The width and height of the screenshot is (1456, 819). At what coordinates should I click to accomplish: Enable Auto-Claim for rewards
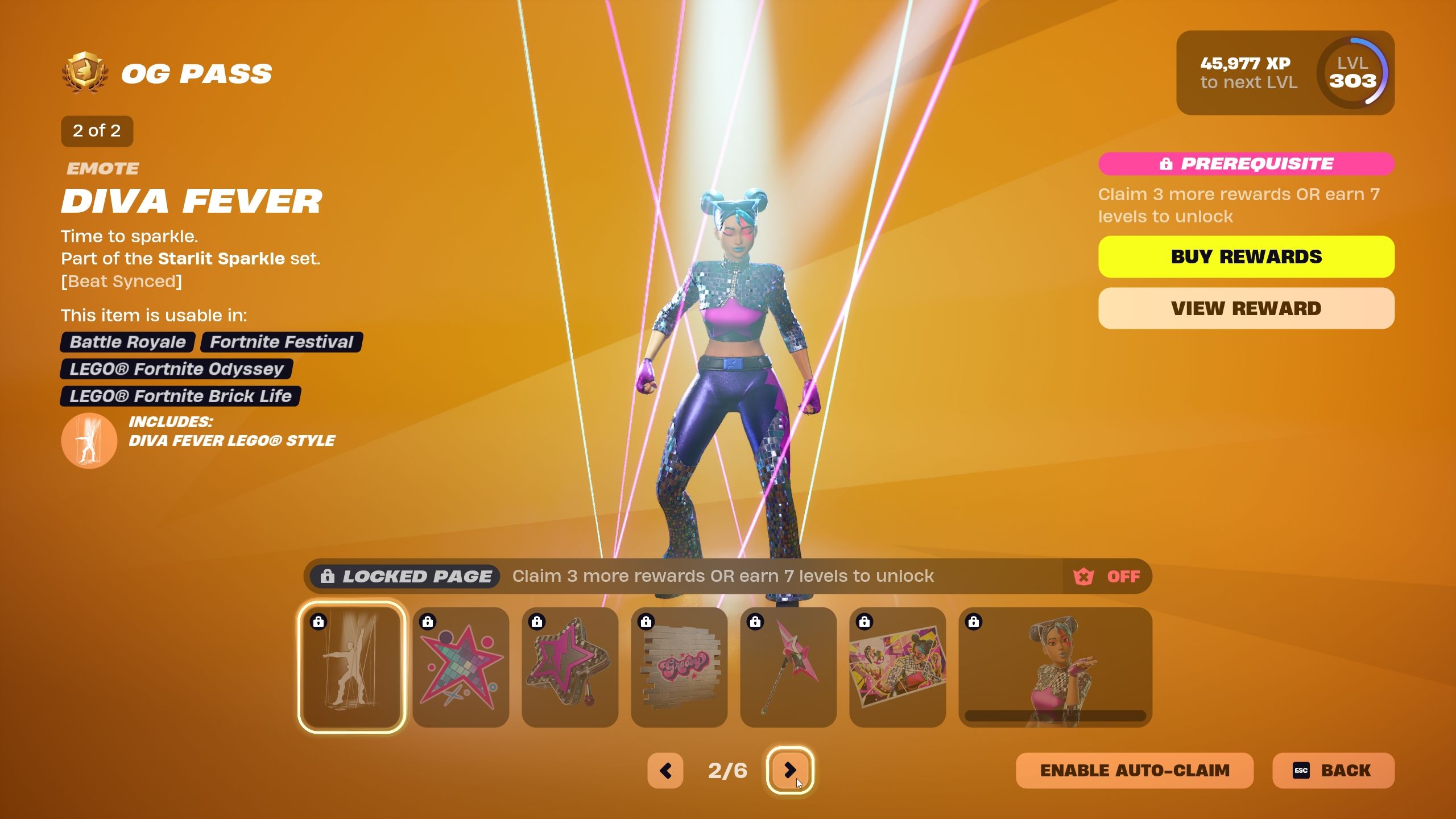point(1134,771)
